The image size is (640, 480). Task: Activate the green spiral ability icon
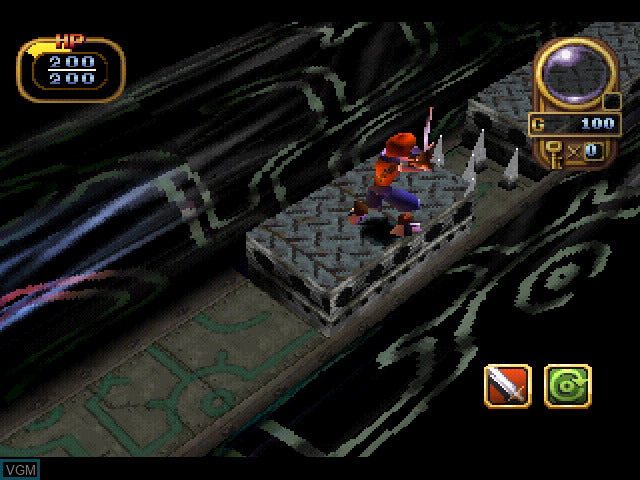[567, 385]
